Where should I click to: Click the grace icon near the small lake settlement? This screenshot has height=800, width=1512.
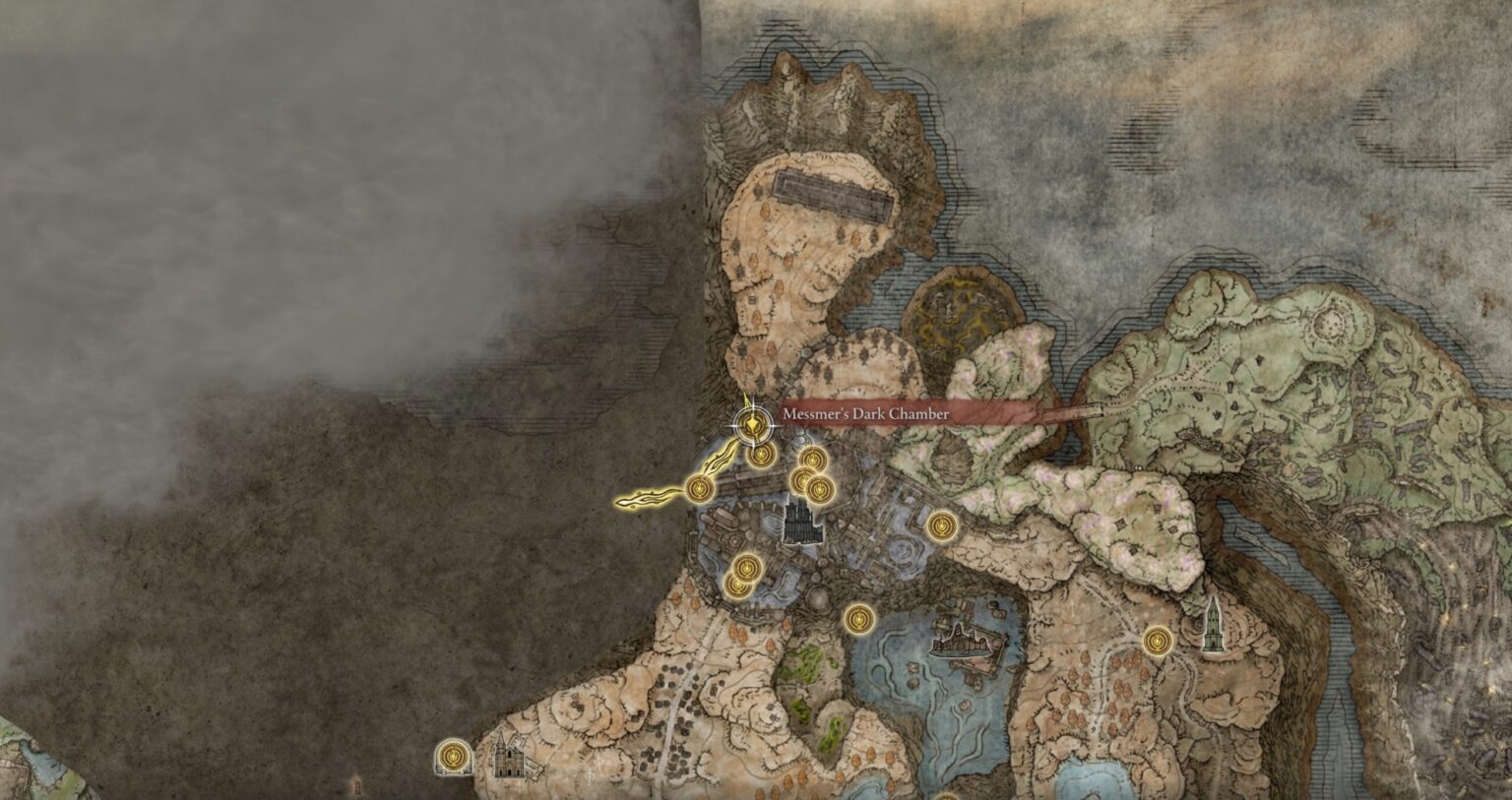tap(860, 617)
